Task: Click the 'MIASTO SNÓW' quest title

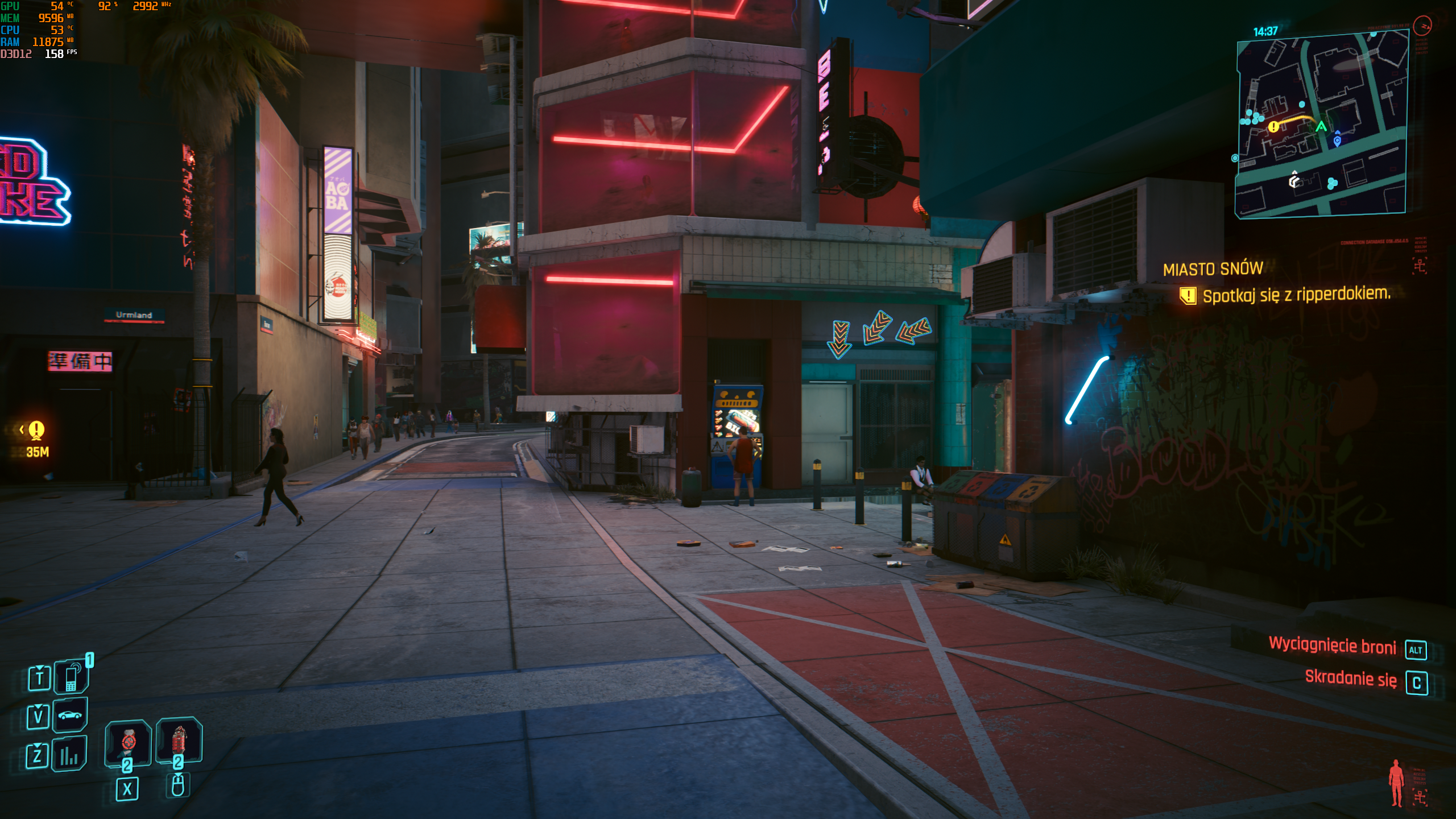Action: [1213, 269]
